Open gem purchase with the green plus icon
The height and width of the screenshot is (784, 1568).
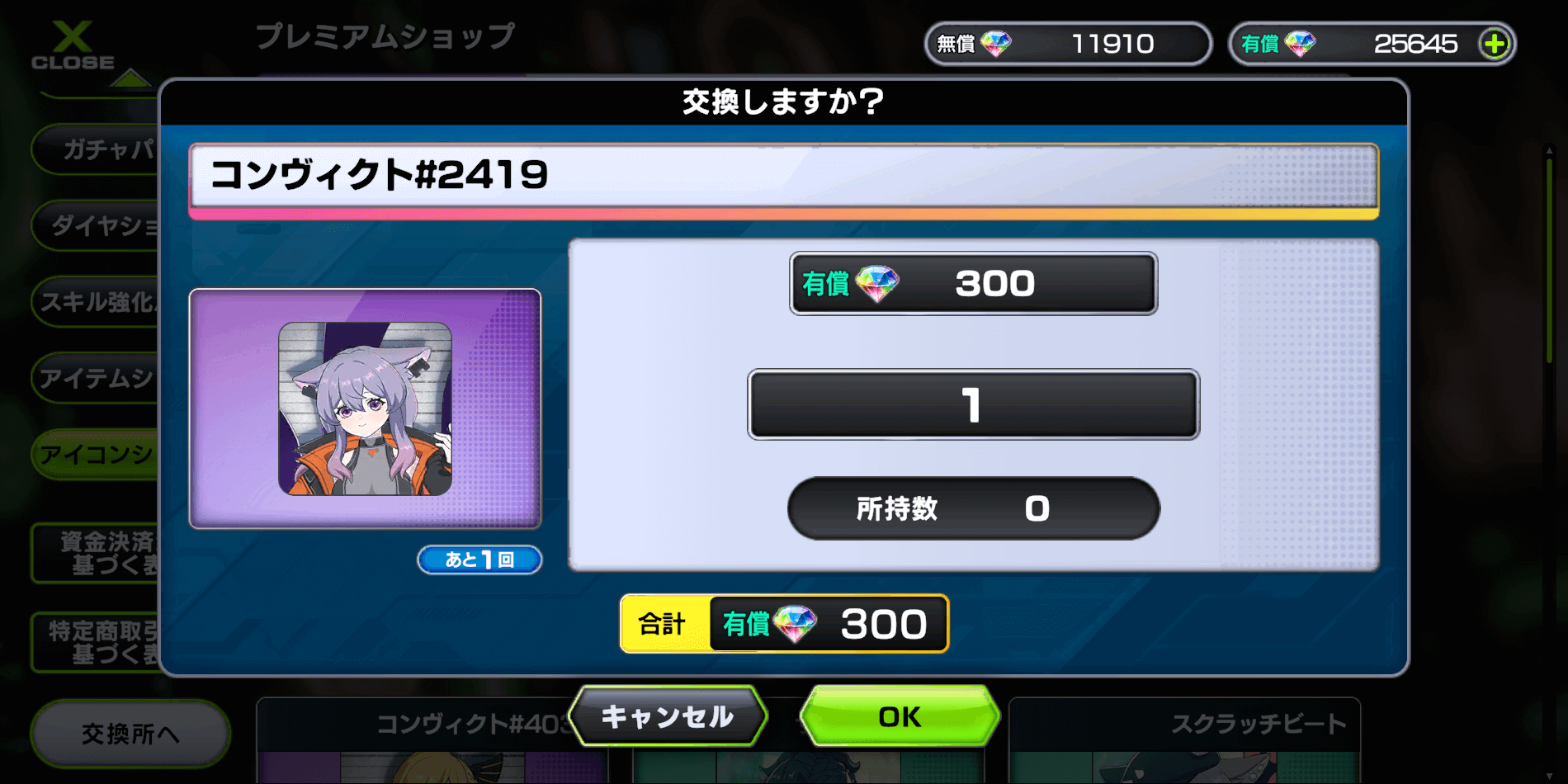tap(1495, 44)
